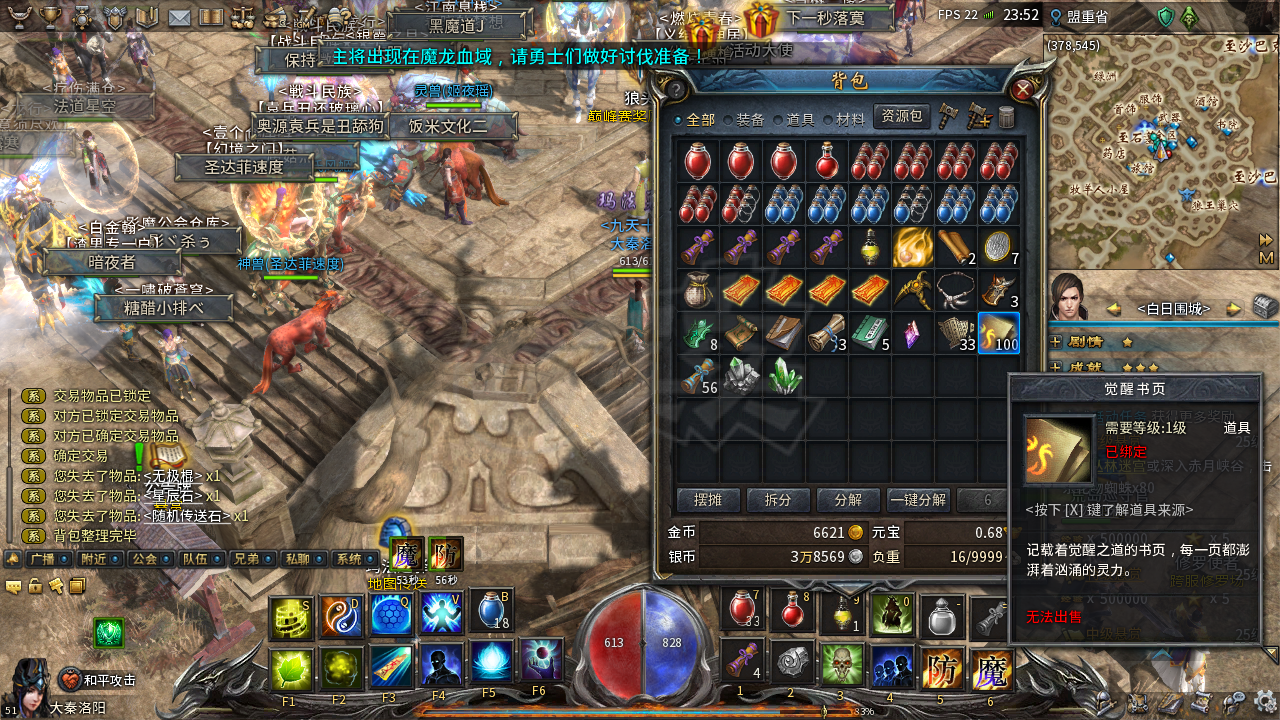Activate the 一键分解 one-click decompose button
The height and width of the screenshot is (720, 1280).
(x=917, y=500)
